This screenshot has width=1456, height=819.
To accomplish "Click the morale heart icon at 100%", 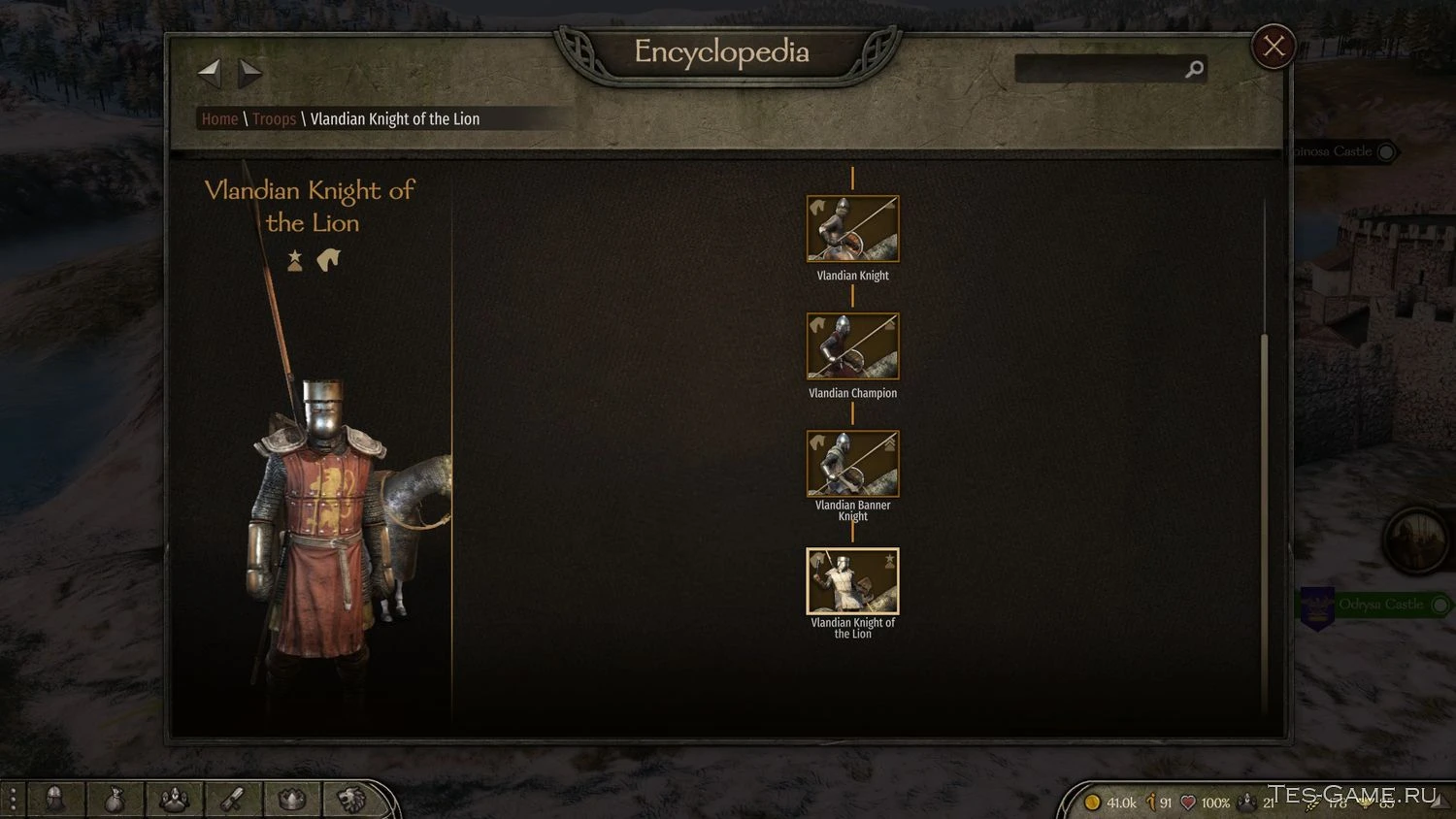I will (1186, 803).
